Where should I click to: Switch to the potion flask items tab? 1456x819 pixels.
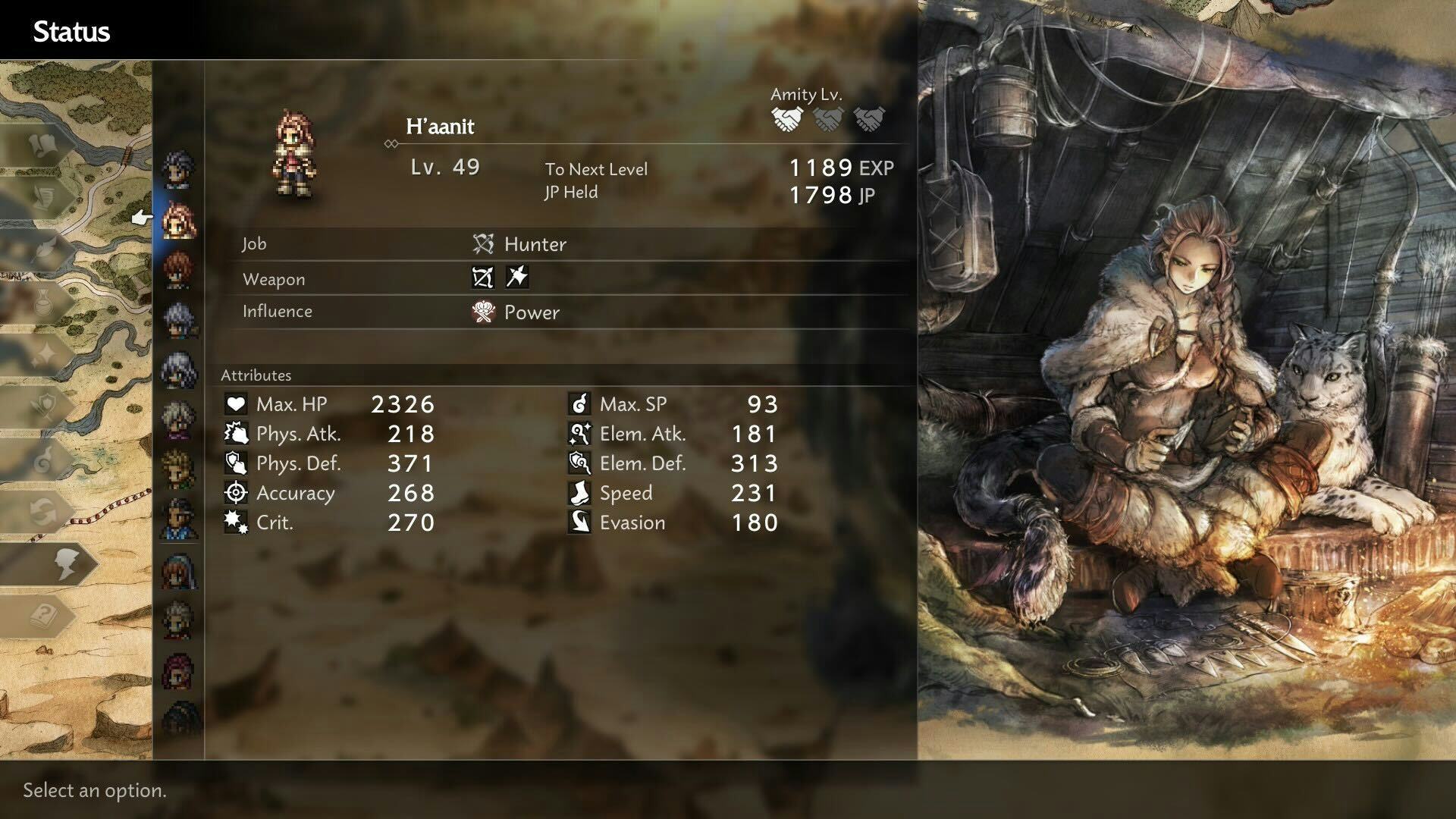tap(44, 302)
